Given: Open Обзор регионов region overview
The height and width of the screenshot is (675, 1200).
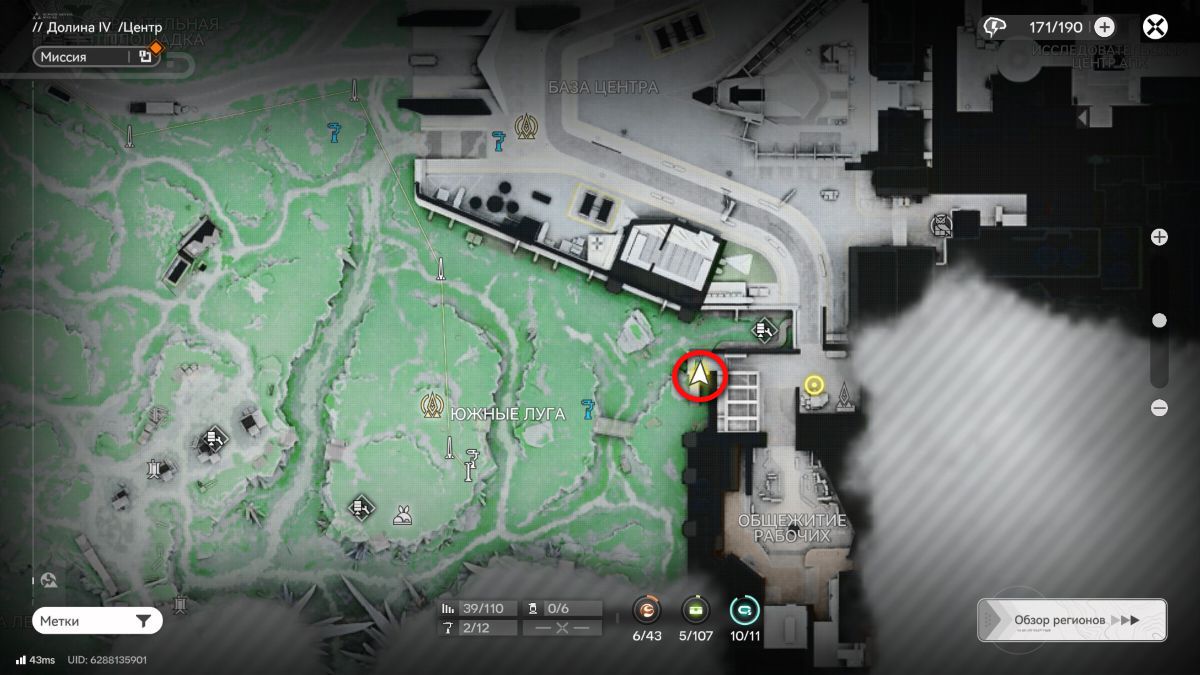Looking at the screenshot, I should 1071,620.
